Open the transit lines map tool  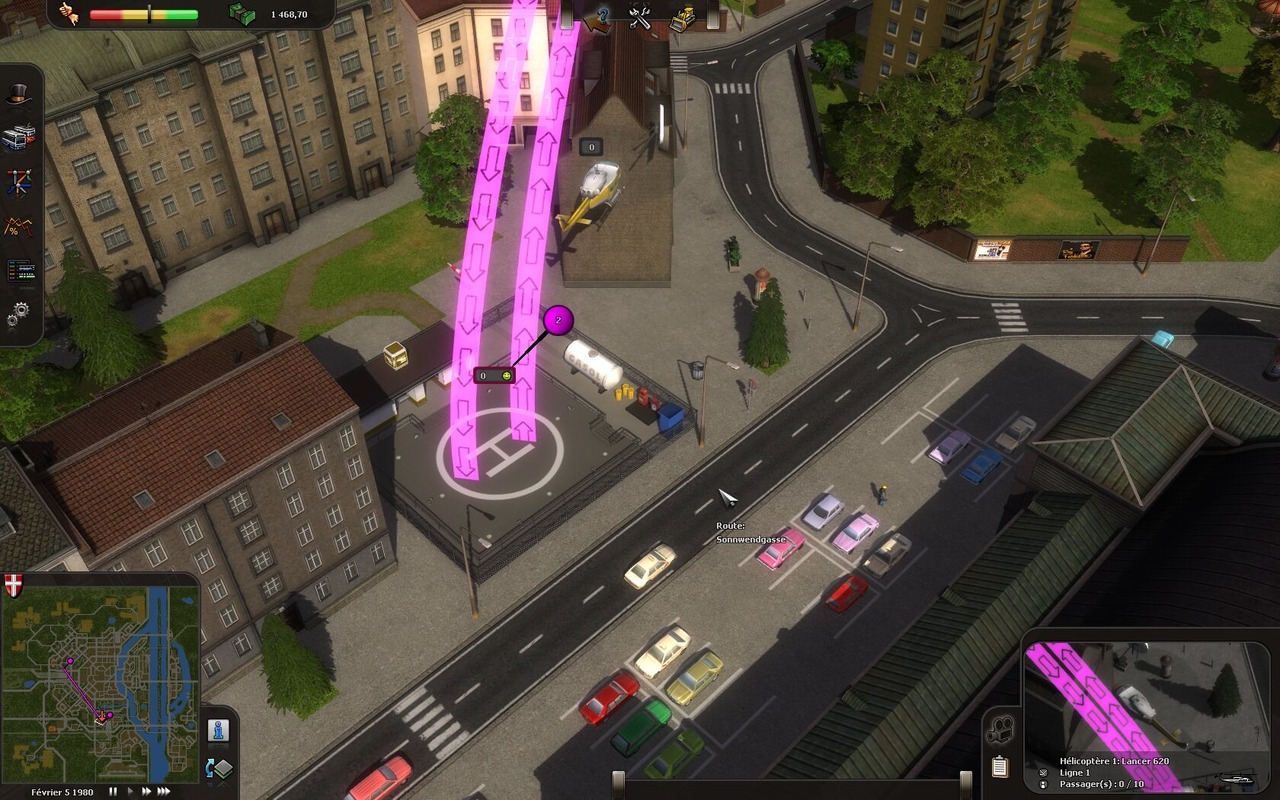click(x=18, y=182)
